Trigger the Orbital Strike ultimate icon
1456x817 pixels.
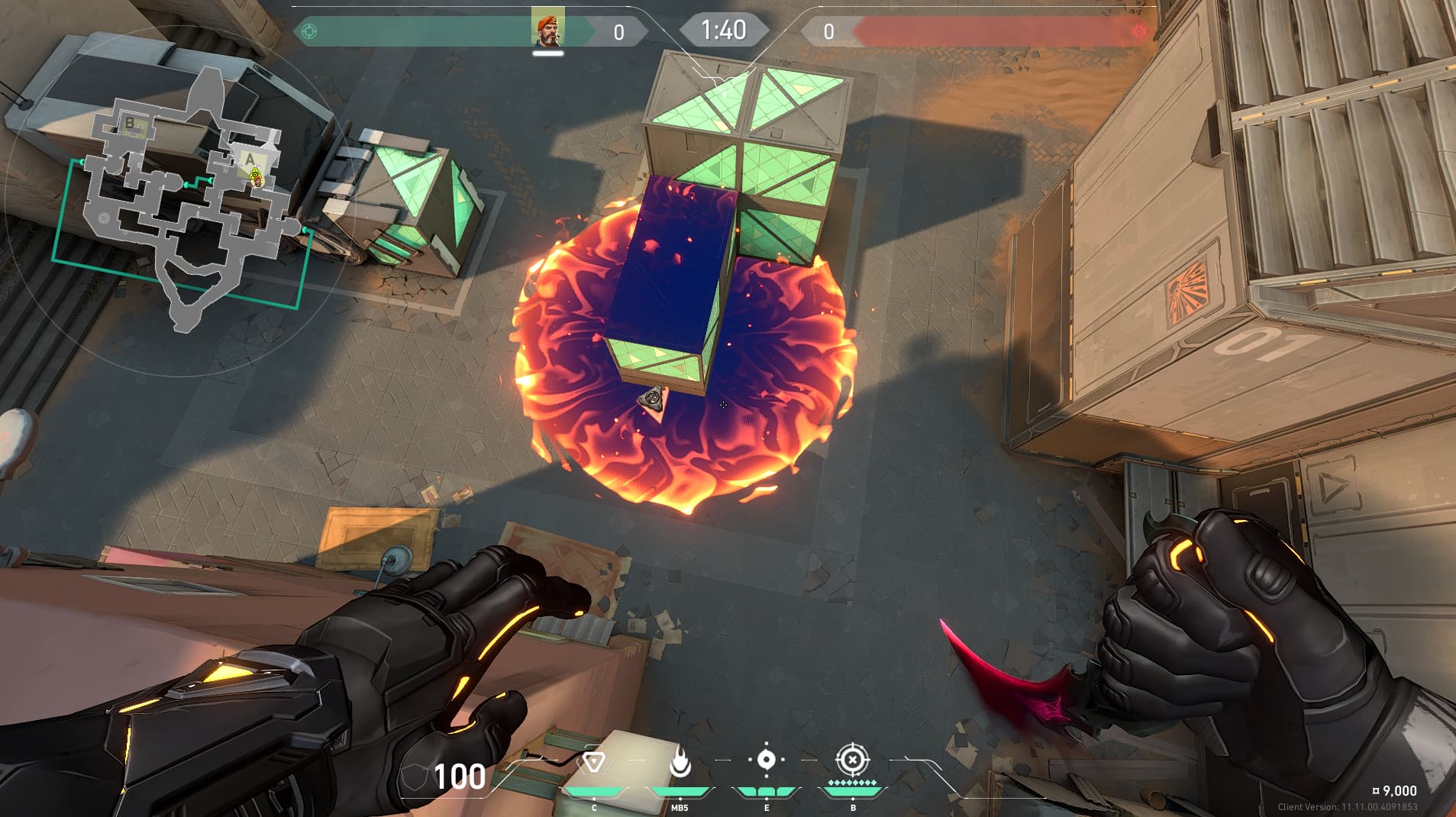pyautogui.click(x=853, y=760)
